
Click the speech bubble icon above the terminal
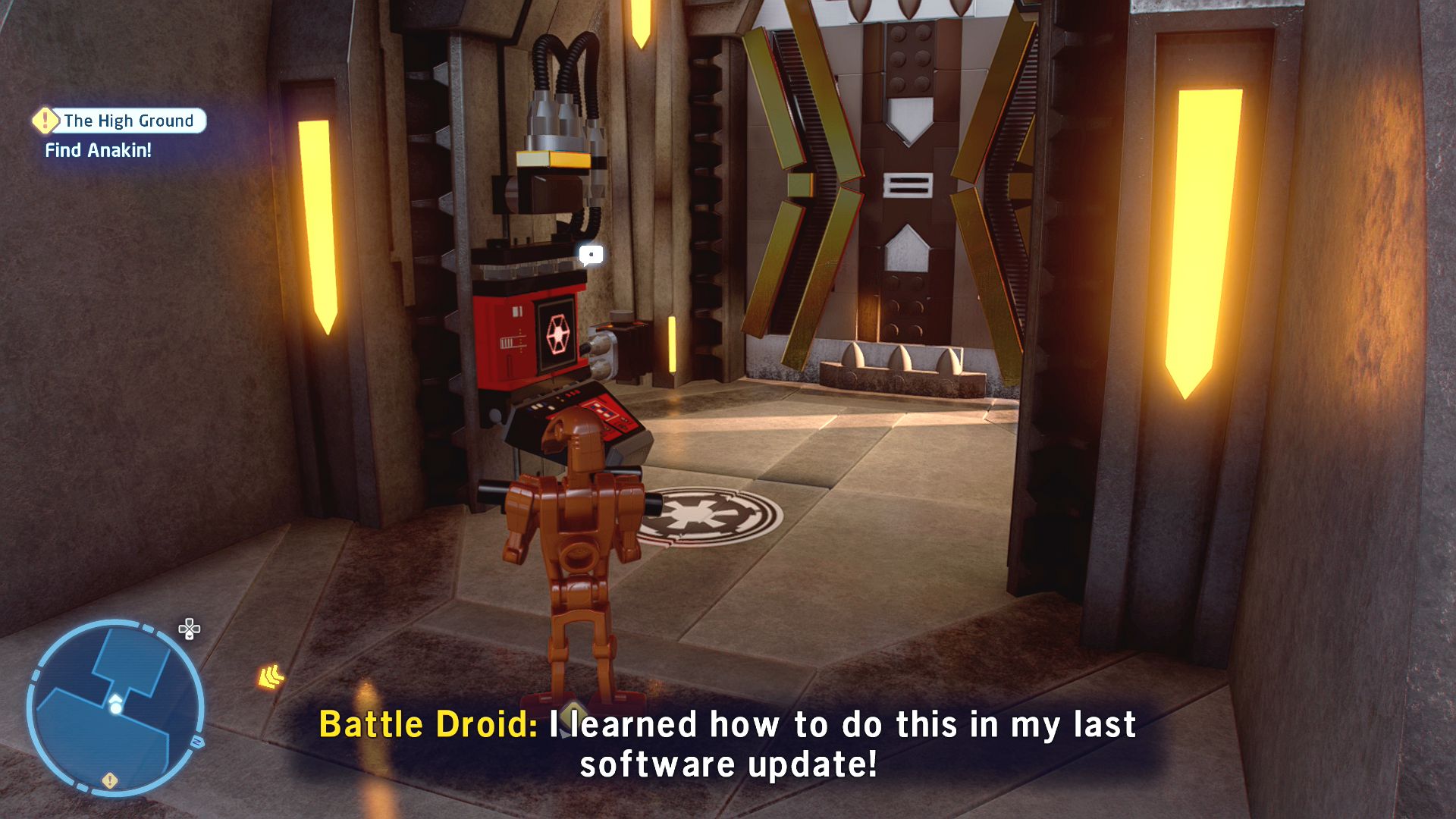click(591, 255)
